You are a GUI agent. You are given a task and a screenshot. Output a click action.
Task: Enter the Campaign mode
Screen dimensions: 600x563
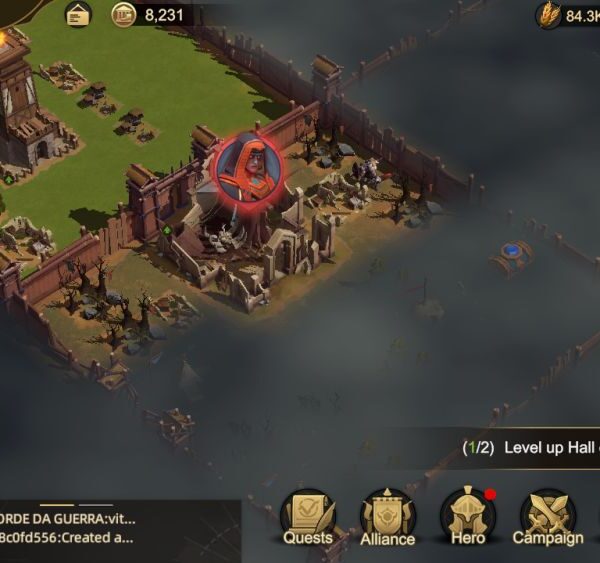(547, 518)
